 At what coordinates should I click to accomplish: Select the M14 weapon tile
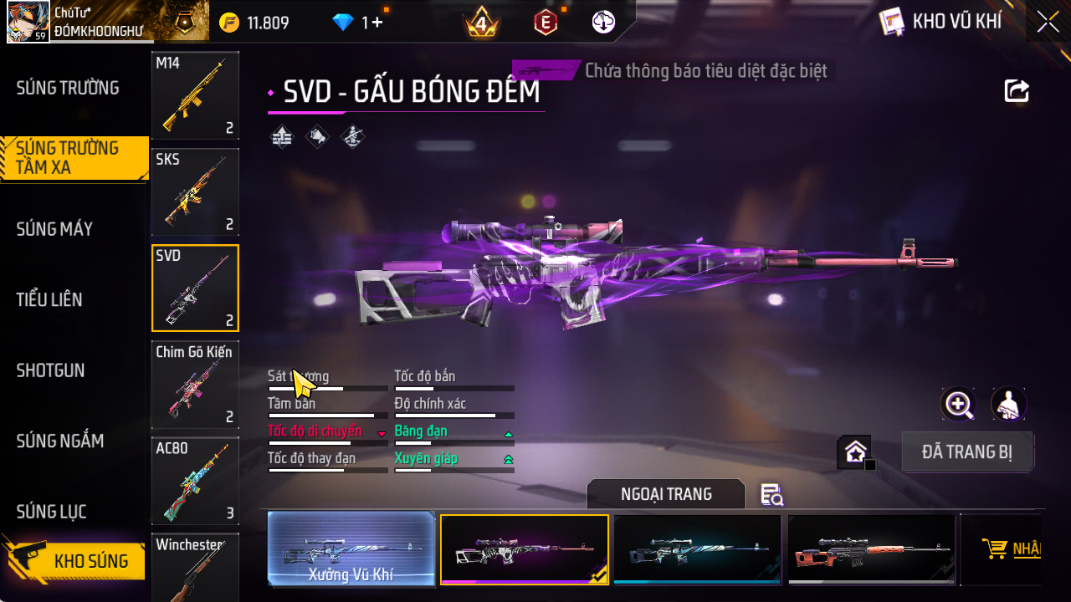point(195,95)
